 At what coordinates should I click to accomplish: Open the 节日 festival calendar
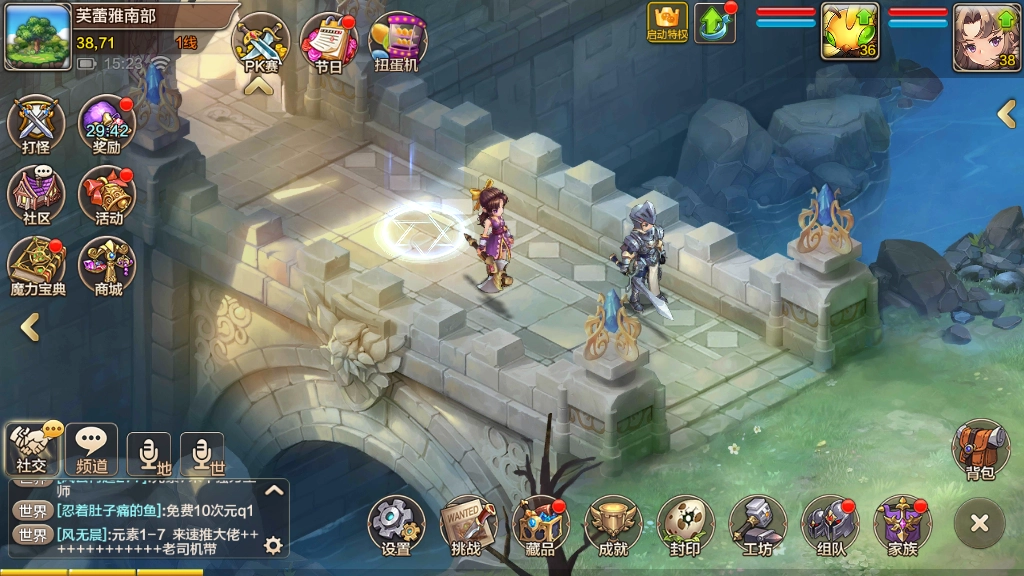coord(328,42)
